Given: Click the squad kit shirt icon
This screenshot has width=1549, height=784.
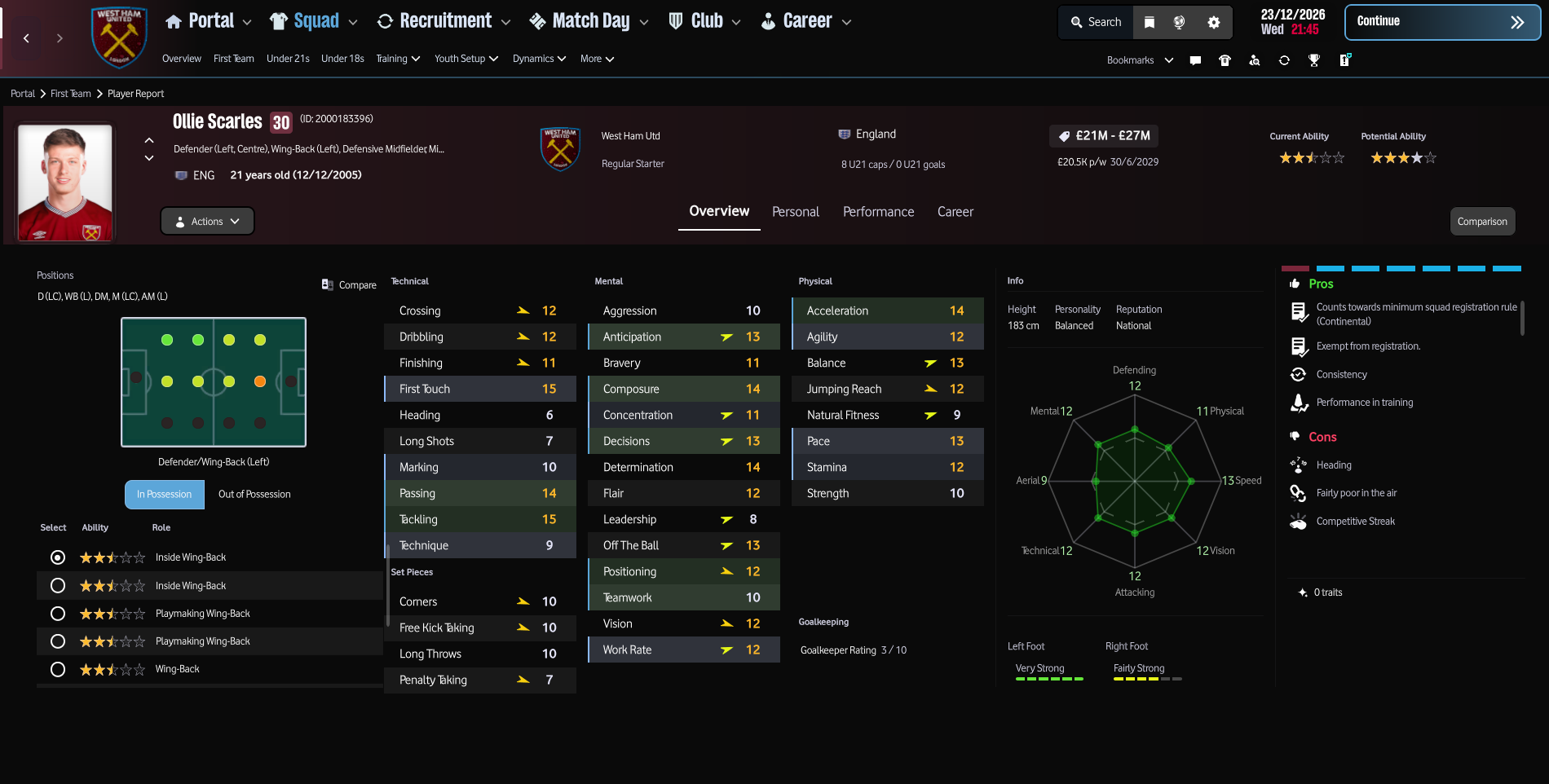Looking at the screenshot, I should (x=1225, y=59).
